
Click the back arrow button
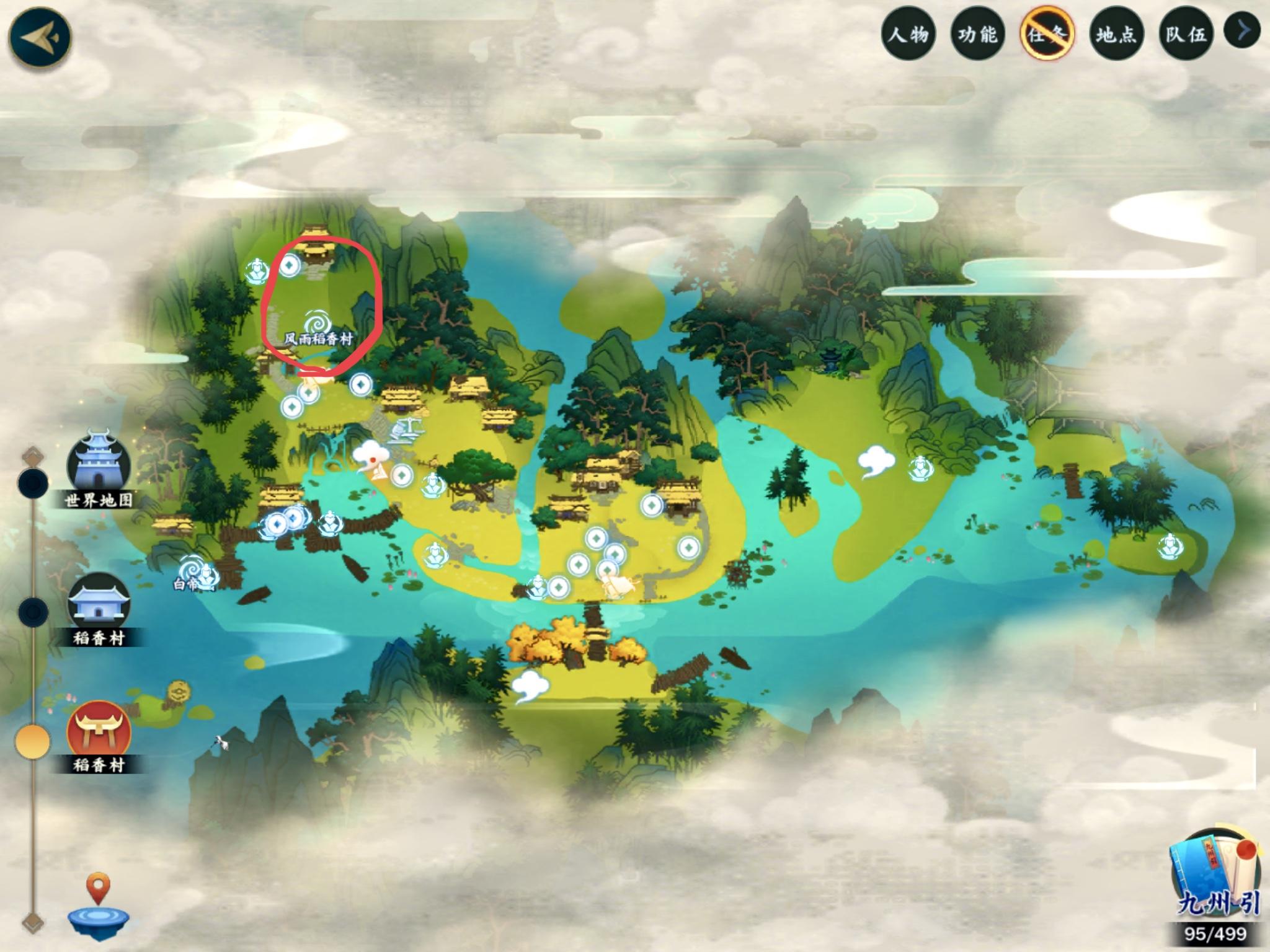[x=40, y=36]
